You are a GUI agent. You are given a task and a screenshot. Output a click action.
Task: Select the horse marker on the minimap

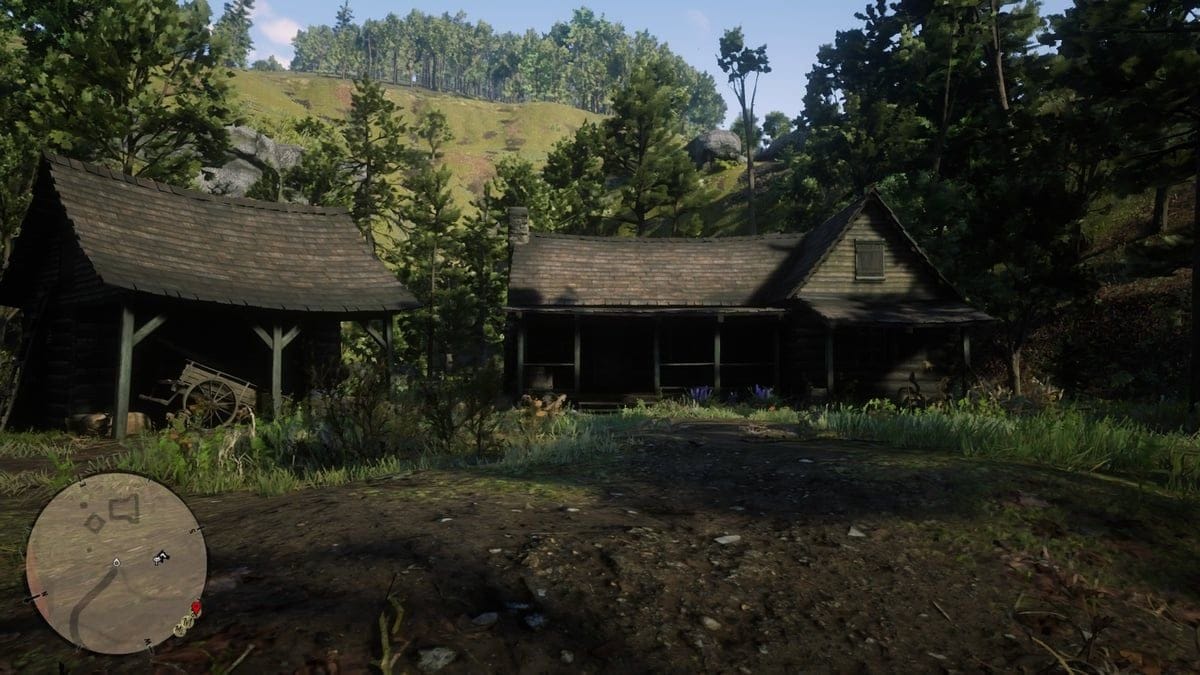pyautogui.click(x=159, y=558)
